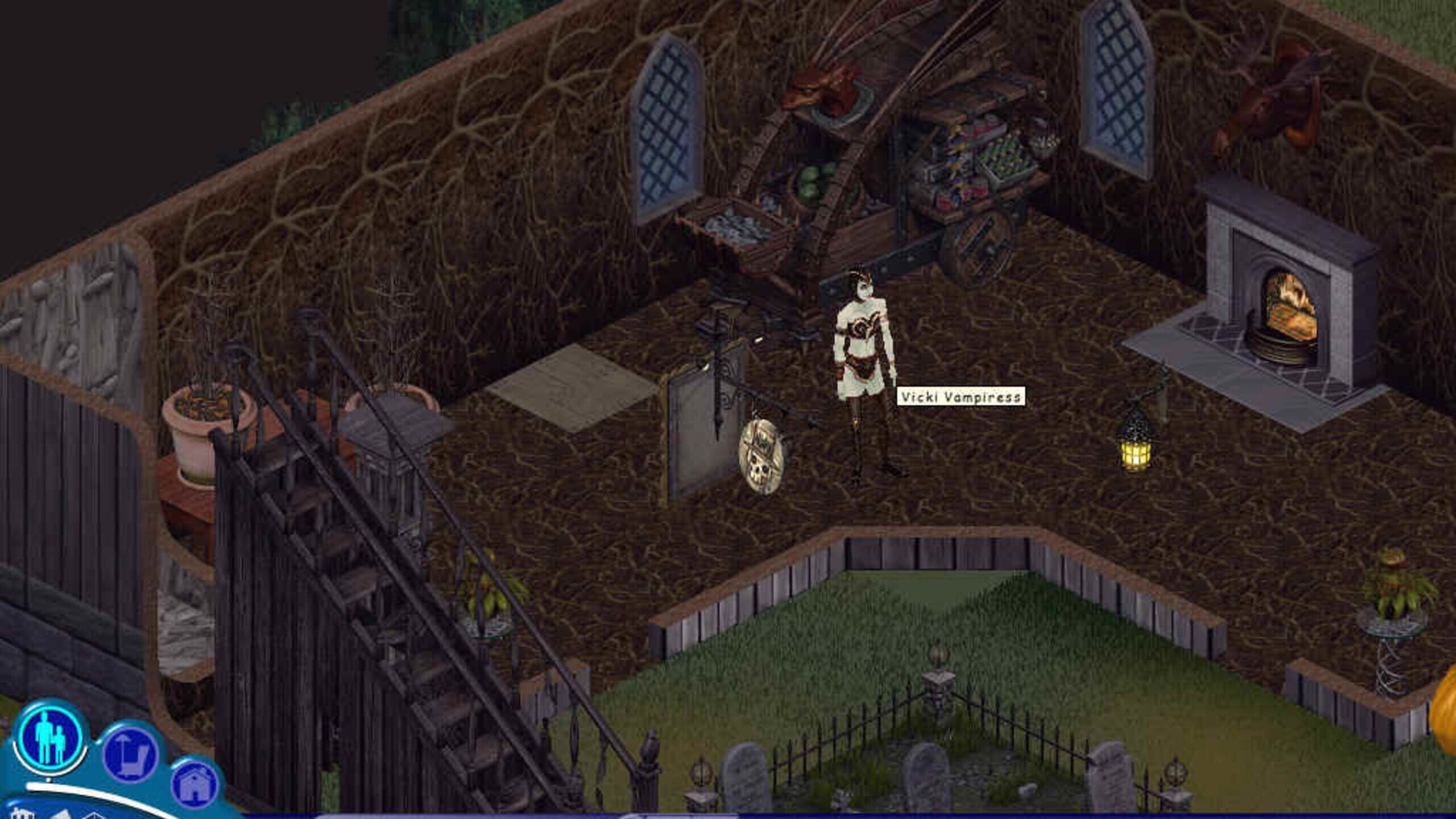Image resolution: width=1456 pixels, height=819 pixels.
Task: Click the vendor wagon stocked with produce
Action: click(x=978, y=165)
